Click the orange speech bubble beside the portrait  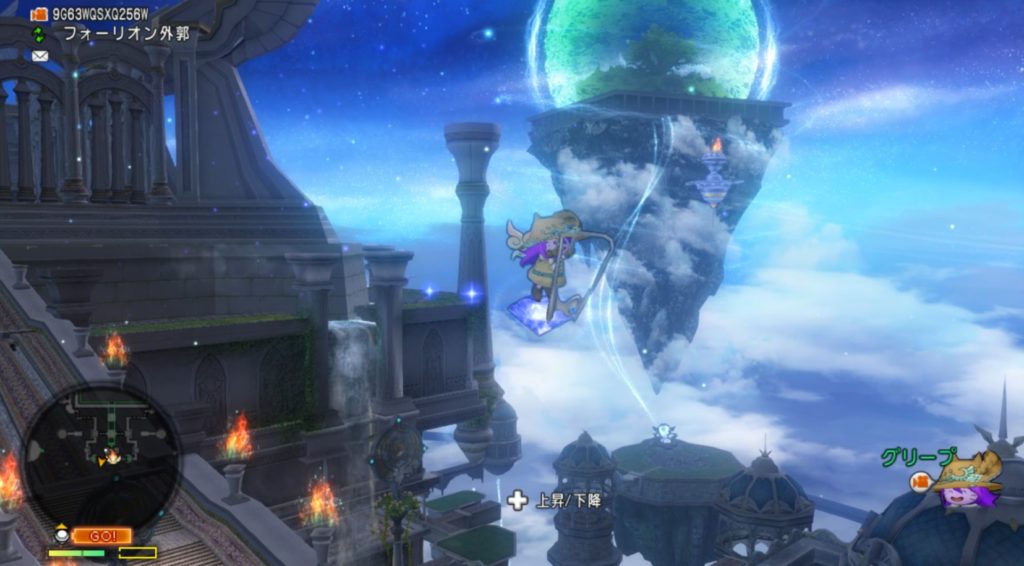(921, 482)
